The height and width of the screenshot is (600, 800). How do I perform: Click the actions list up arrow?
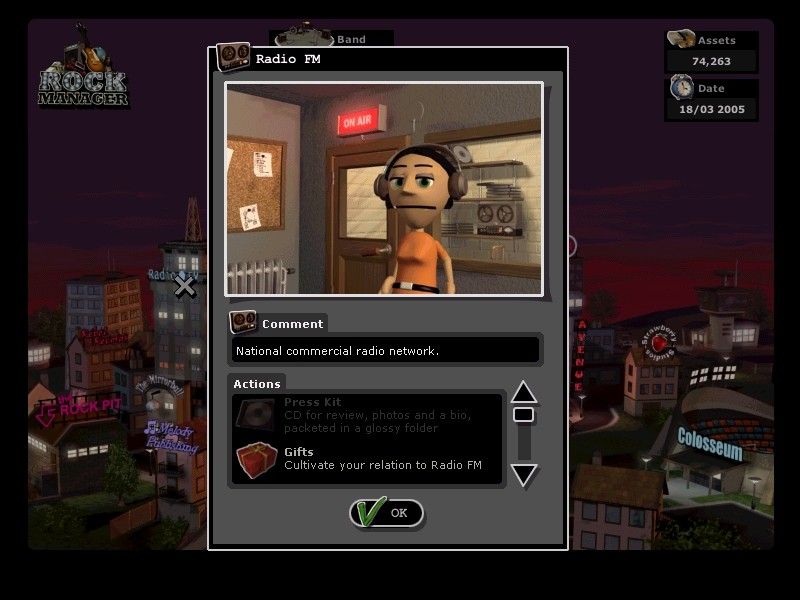click(x=524, y=392)
